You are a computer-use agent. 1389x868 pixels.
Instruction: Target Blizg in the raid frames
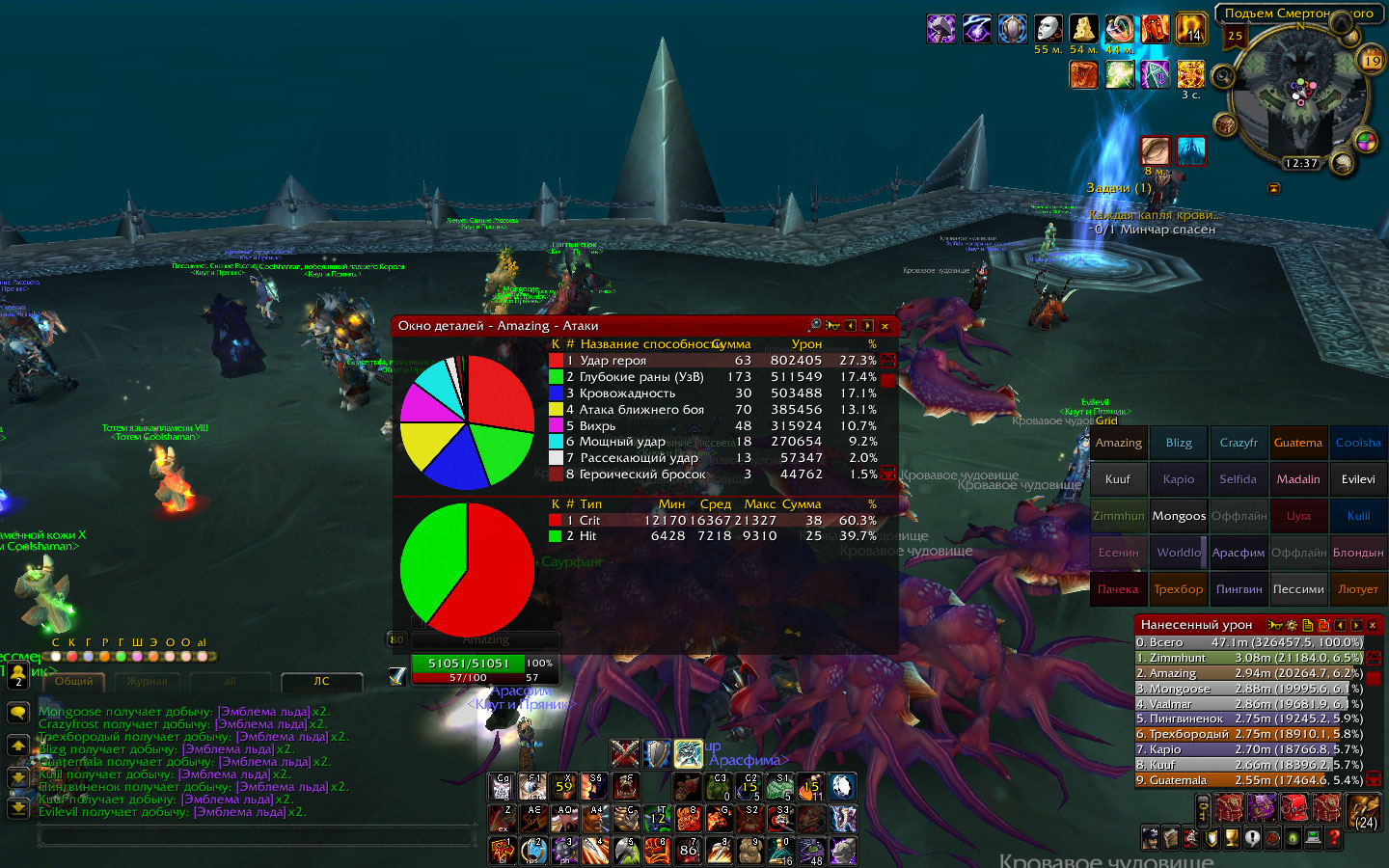pyautogui.click(x=1179, y=443)
